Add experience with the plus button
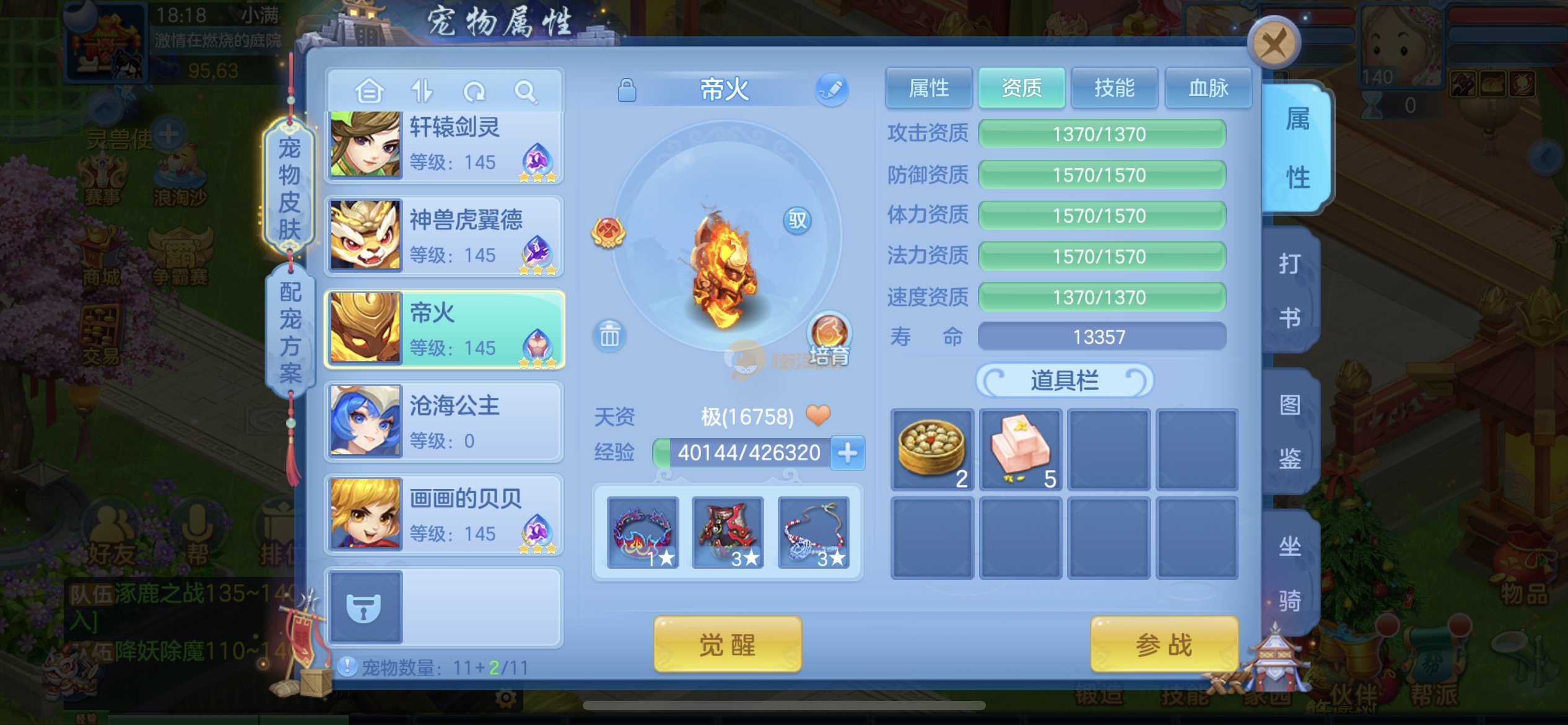Image resolution: width=1568 pixels, height=725 pixels. click(x=847, y=453)
